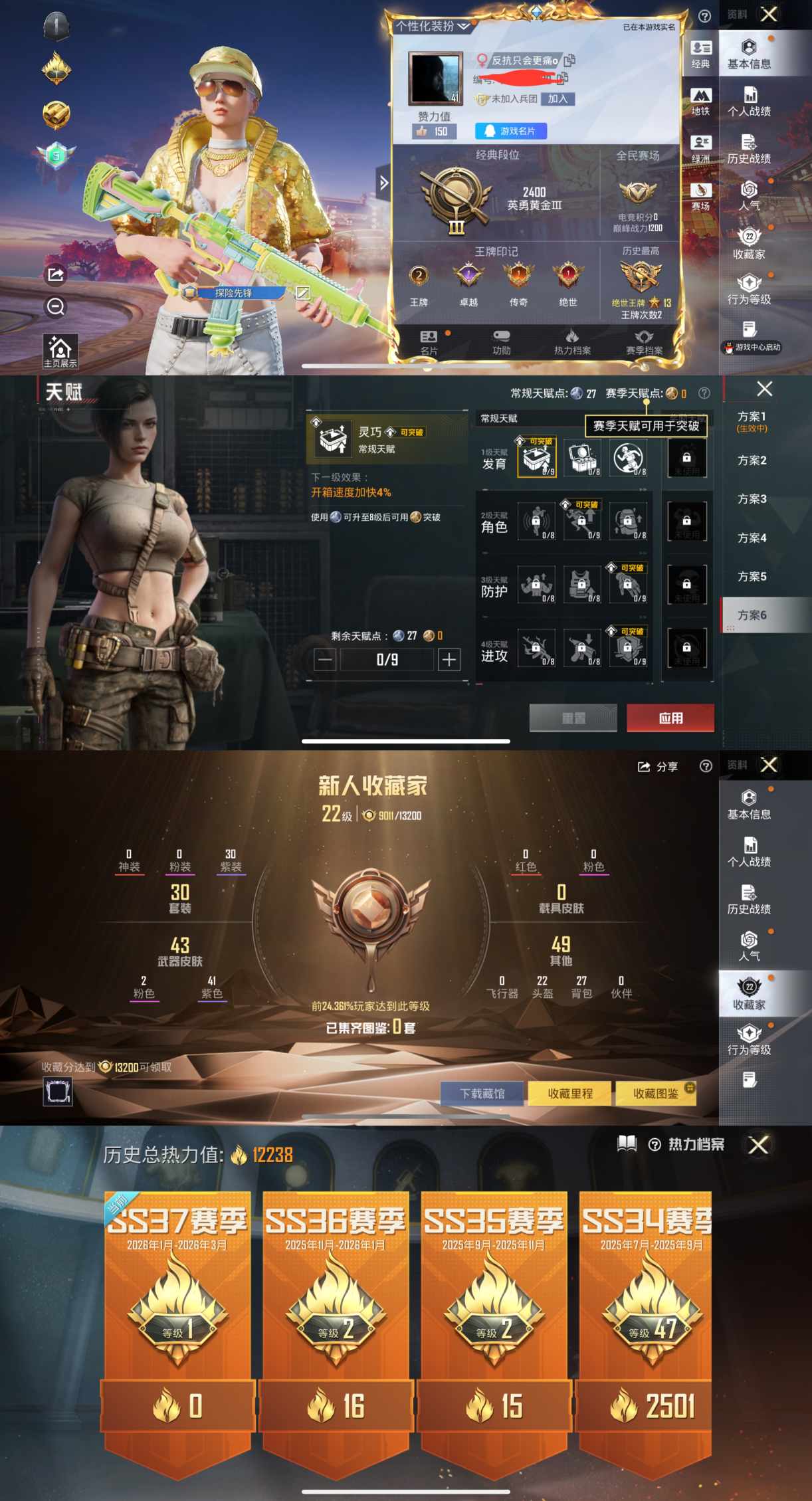Switch to the 地铁 mode tab
Viewport: 812px width, 1501px height.
[x=700, y=102]
